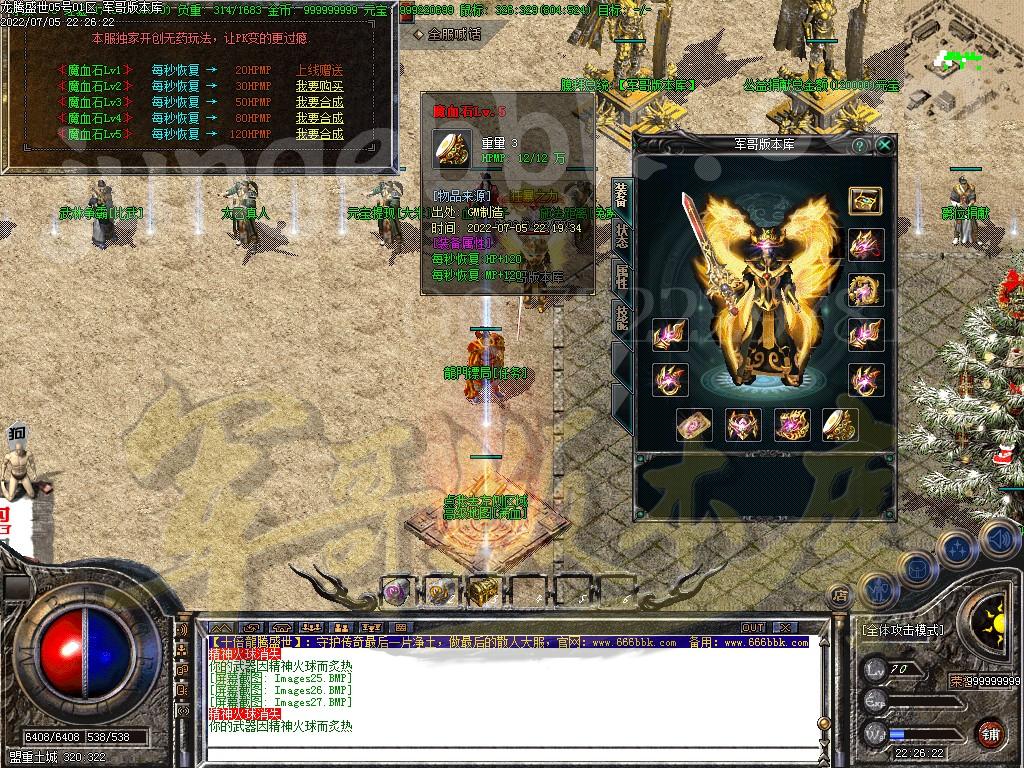The height and width of the screenshot is (768, 1024).
Task: Toggle the 全体攻击模式 attack mode label
Action: (902, 631)
